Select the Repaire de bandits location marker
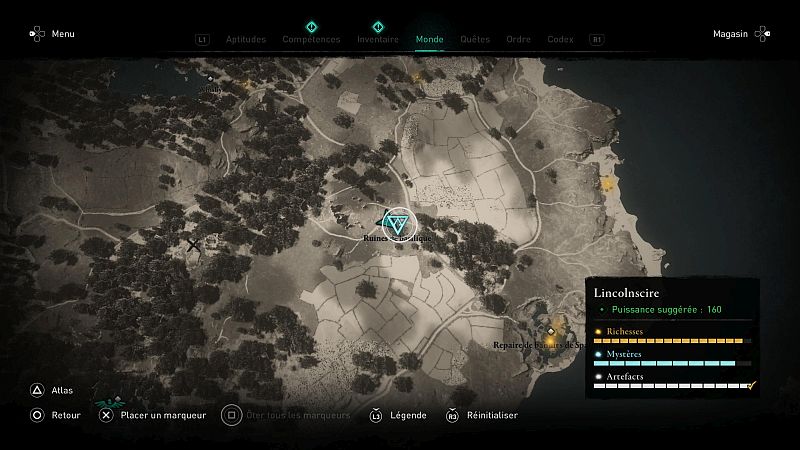Image resolution: width=800 pixels, height=450 pixels. click(x=551, y=331)
